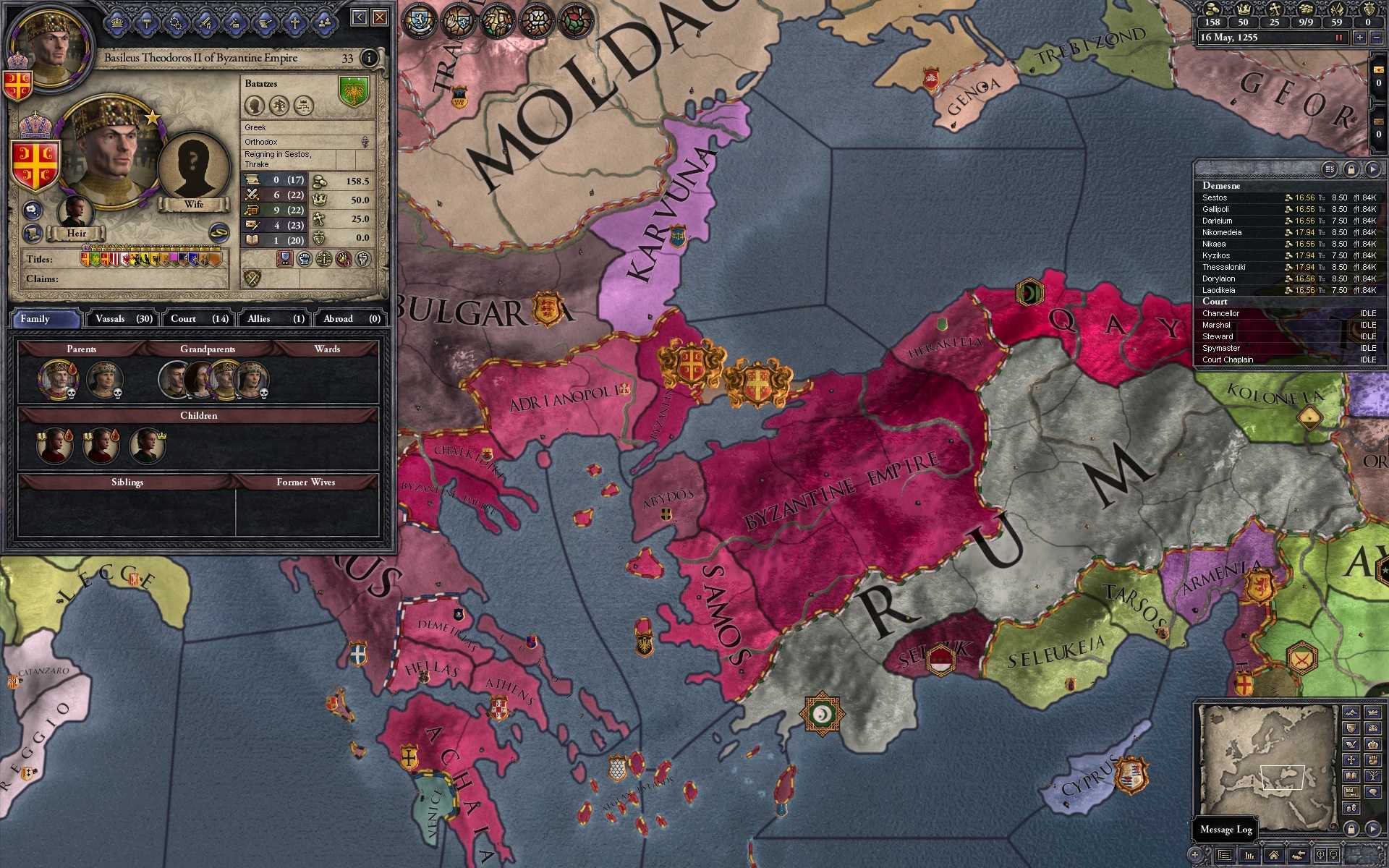Increase game speed with the plus button
Image resolution: width=1389 pixels, height=868 pixels.
pyautogui.click(x=1360, y=38)
